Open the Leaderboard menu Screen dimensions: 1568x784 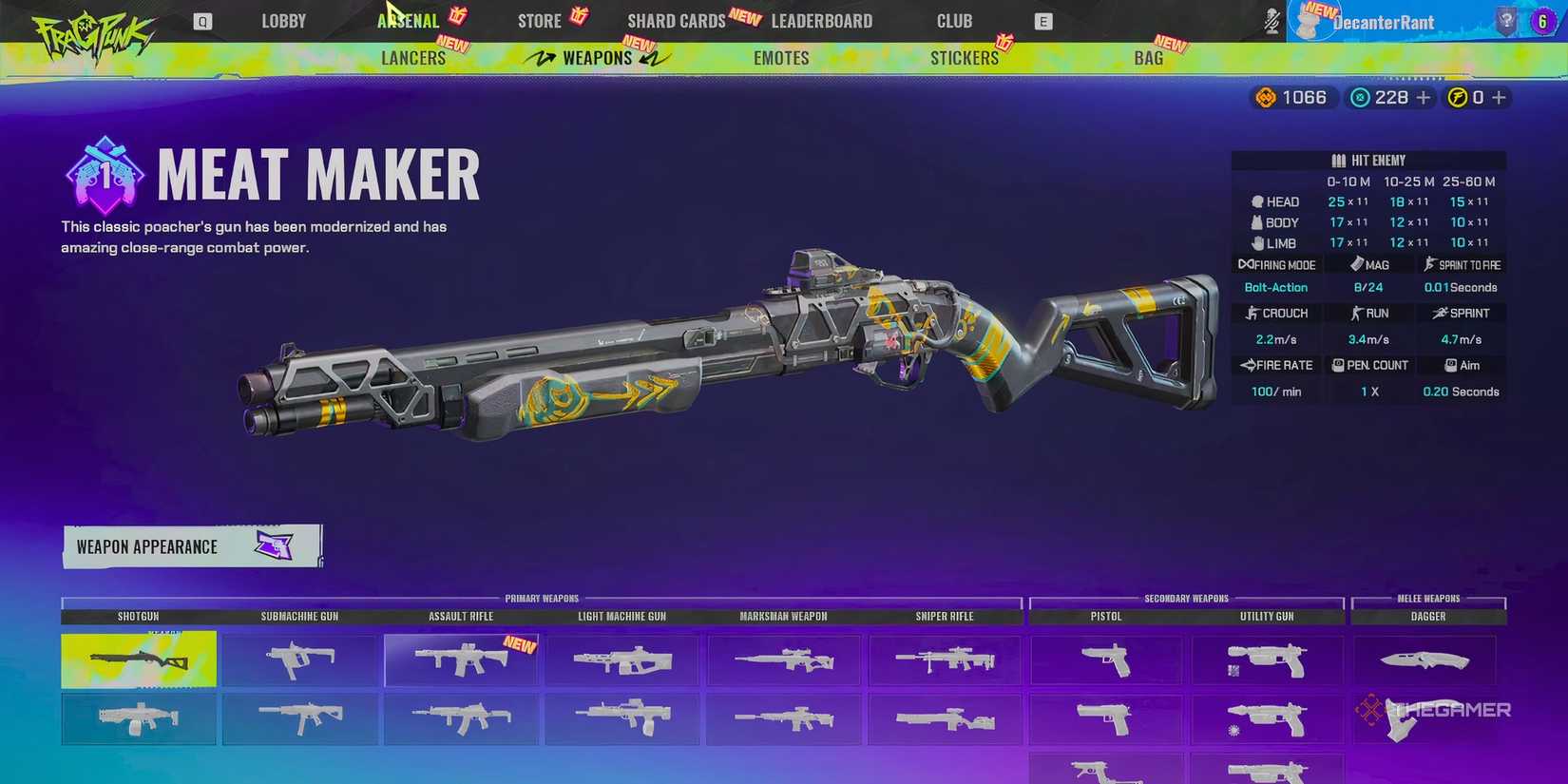coord(821,20)
